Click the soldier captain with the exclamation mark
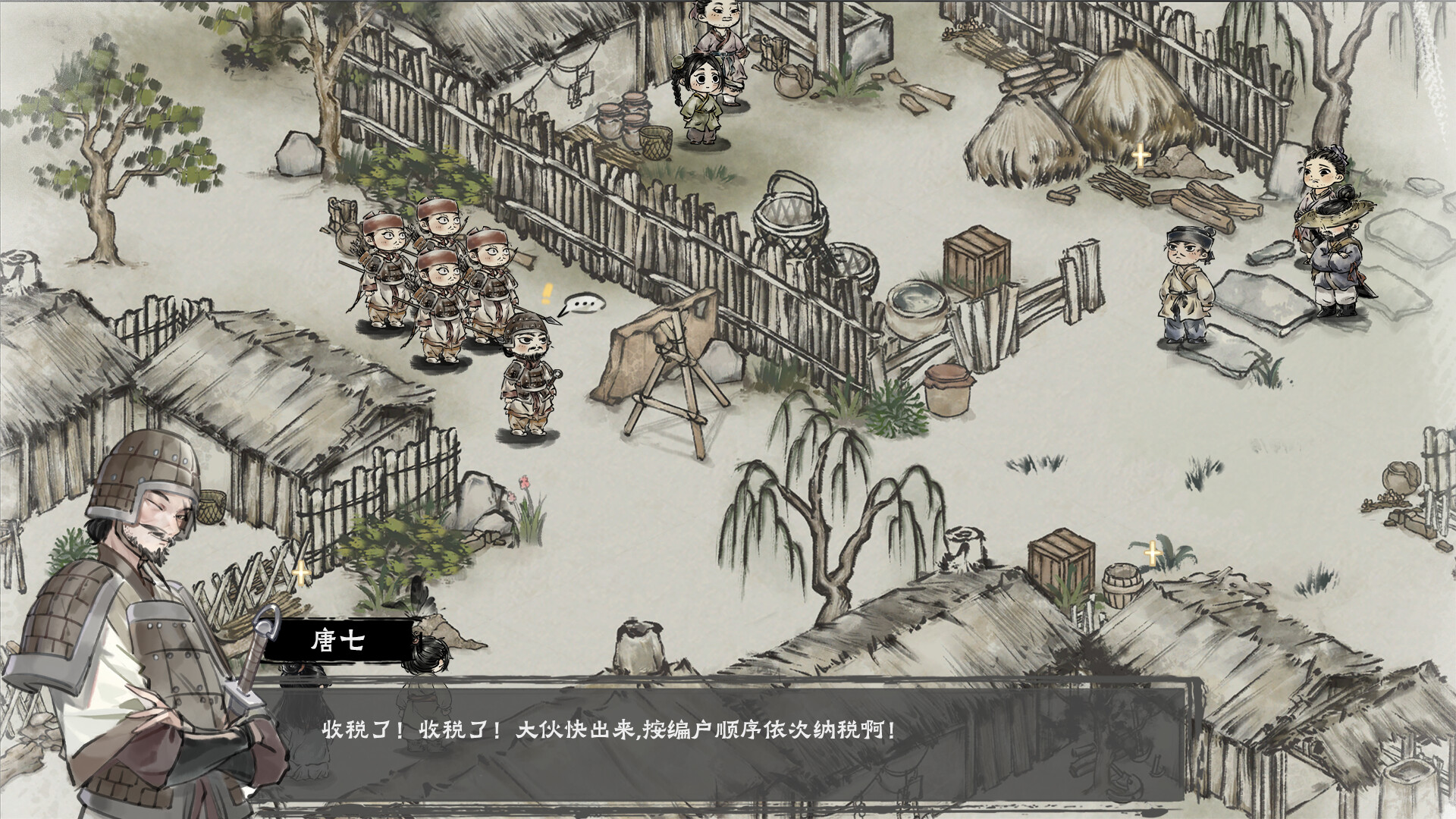The width and height of the screenshot is (1456, 819). pyautogui.click(x=529, y=372)
